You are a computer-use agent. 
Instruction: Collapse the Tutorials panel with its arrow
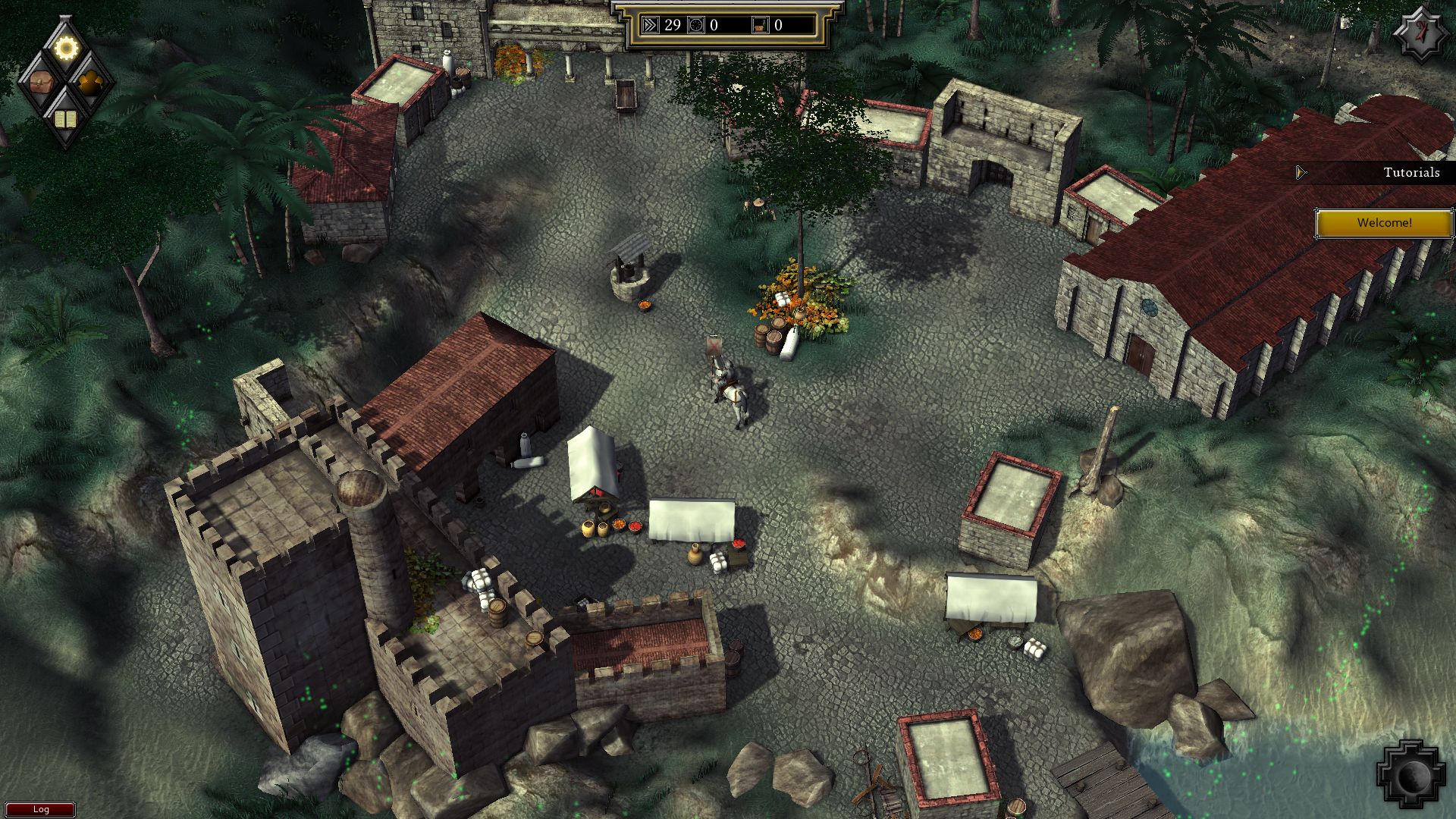[x=1300, y=172]
